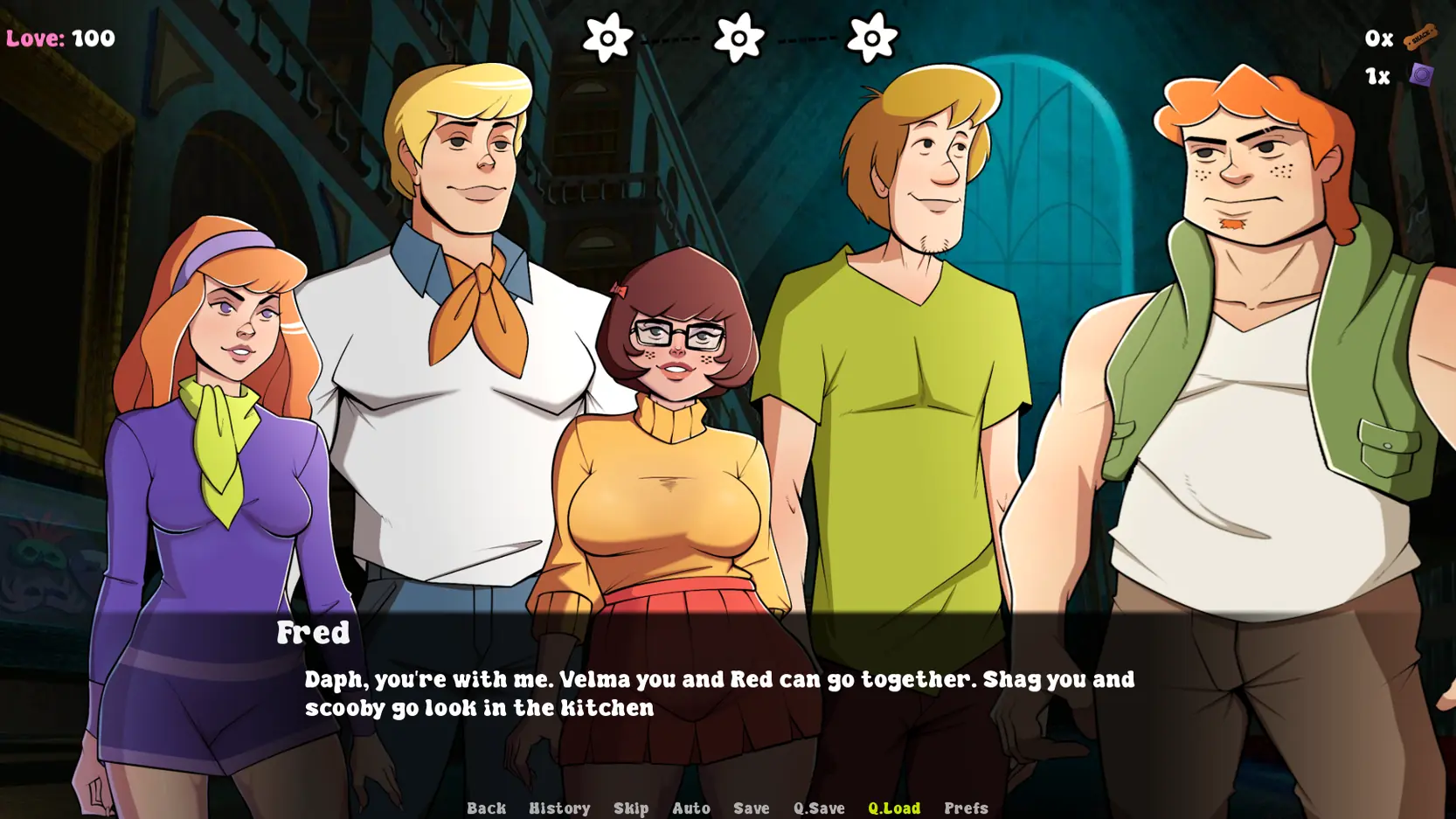Toggle Auto dialogue advance
Screen dimensions: 1456x819
tap(690, 808)
